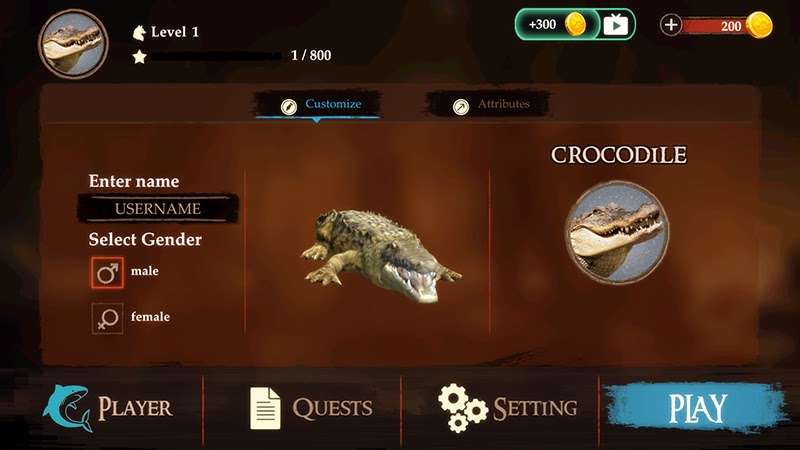
Task: Switch to the Customize tab
Action: 320,105
